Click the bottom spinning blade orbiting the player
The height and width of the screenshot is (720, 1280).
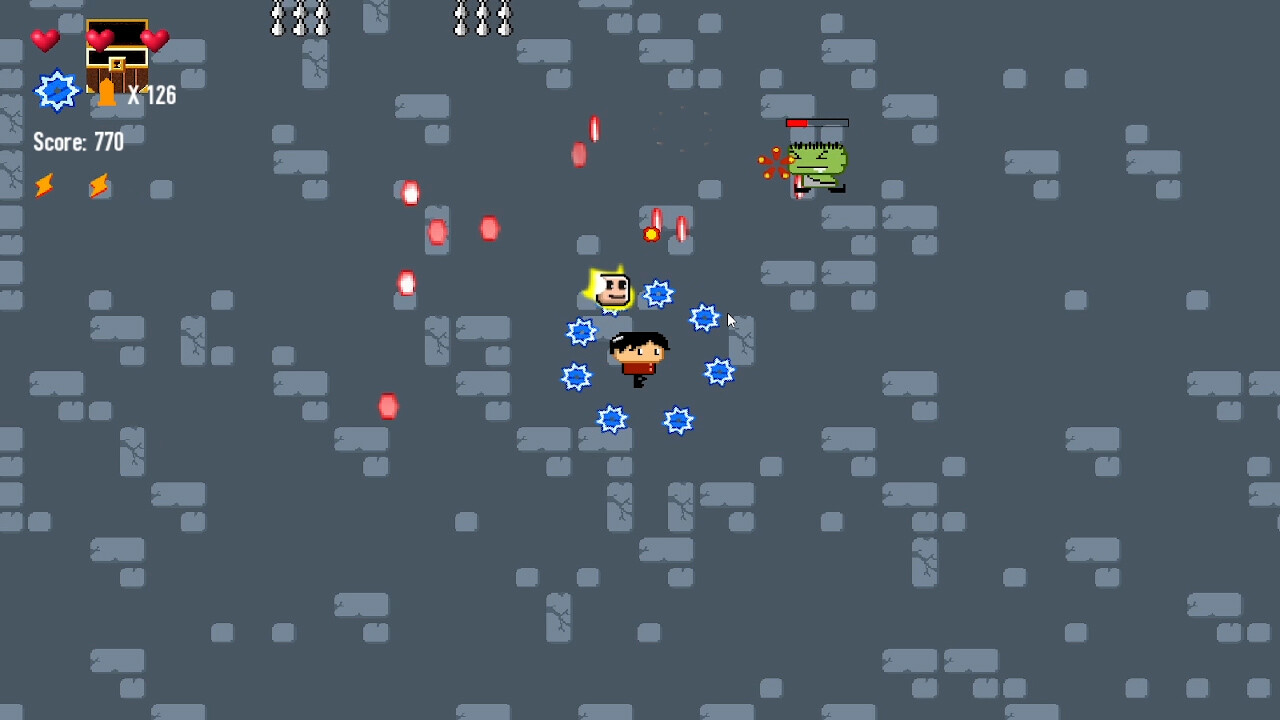pyautogui.click(x=612, y=419)
